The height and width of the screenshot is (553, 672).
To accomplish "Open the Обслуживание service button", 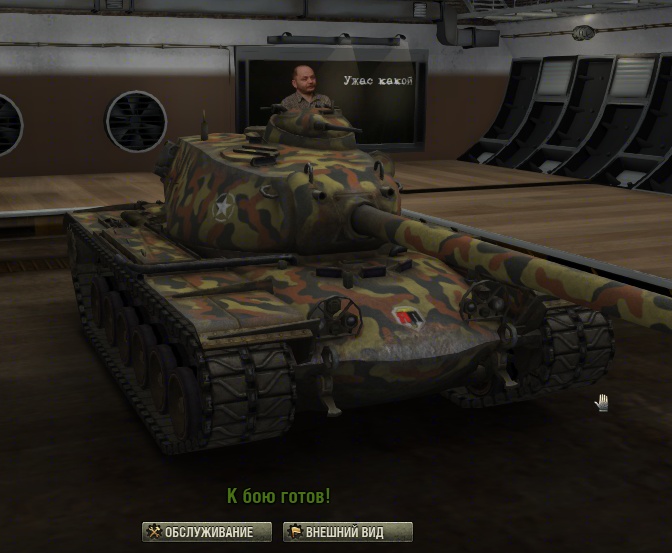I will pyautogui.click(x=207, y=532).
